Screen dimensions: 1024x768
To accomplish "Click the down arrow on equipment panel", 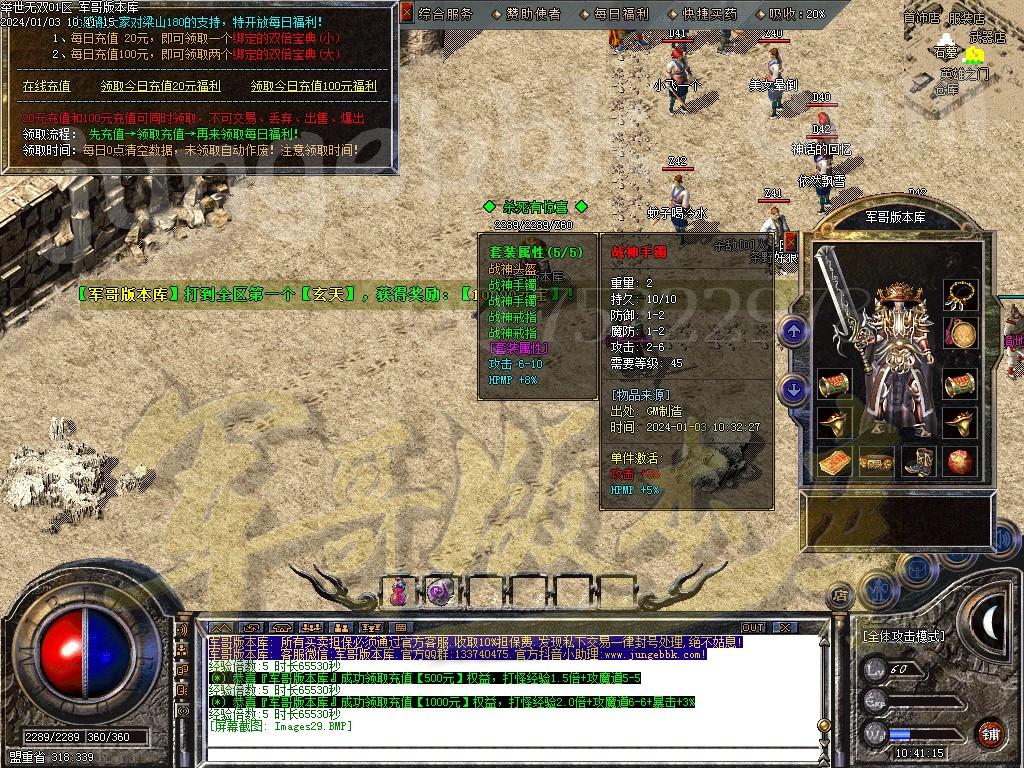I will [x=794, y=390].
